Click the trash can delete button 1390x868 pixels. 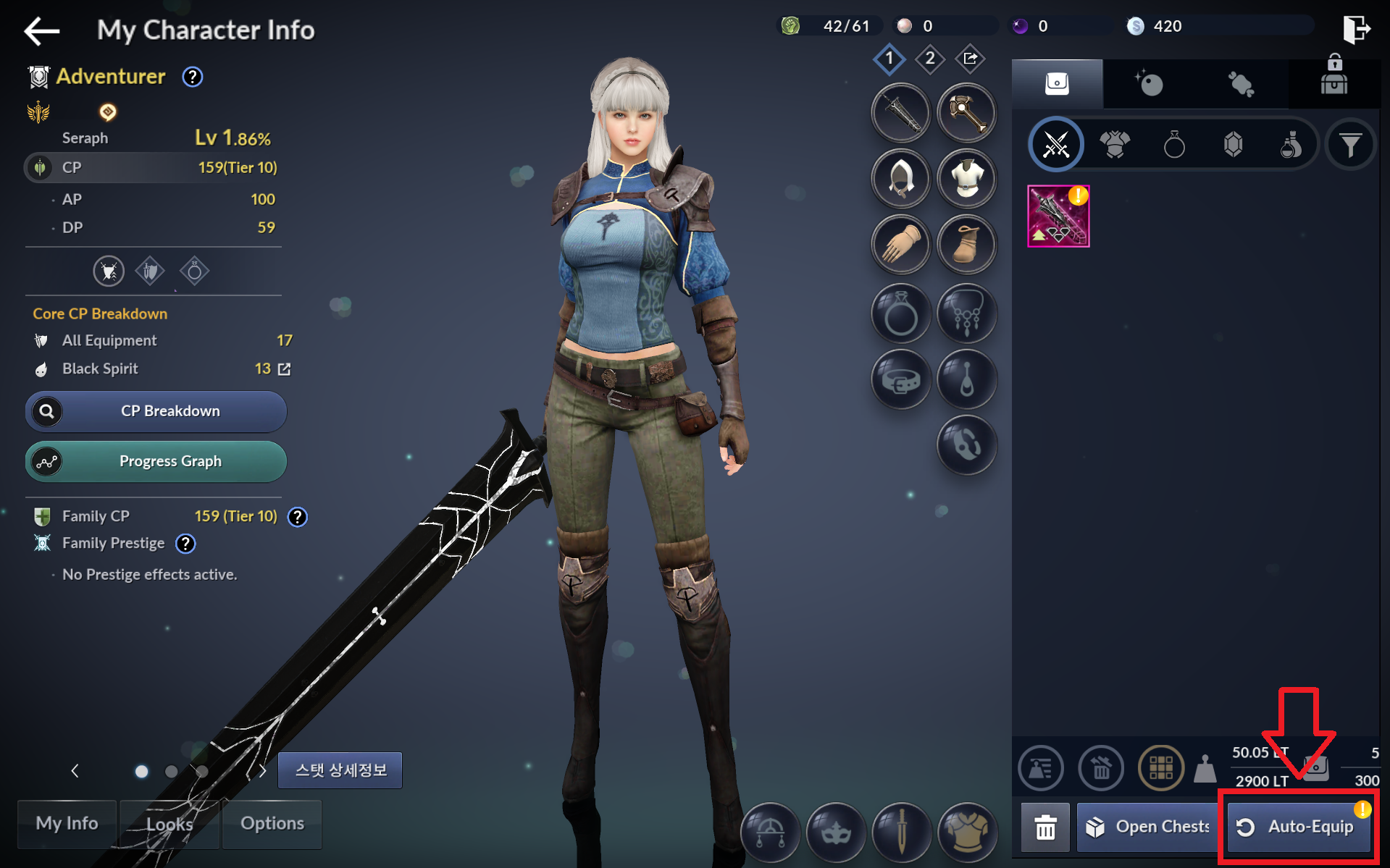tap(1045, 827)
